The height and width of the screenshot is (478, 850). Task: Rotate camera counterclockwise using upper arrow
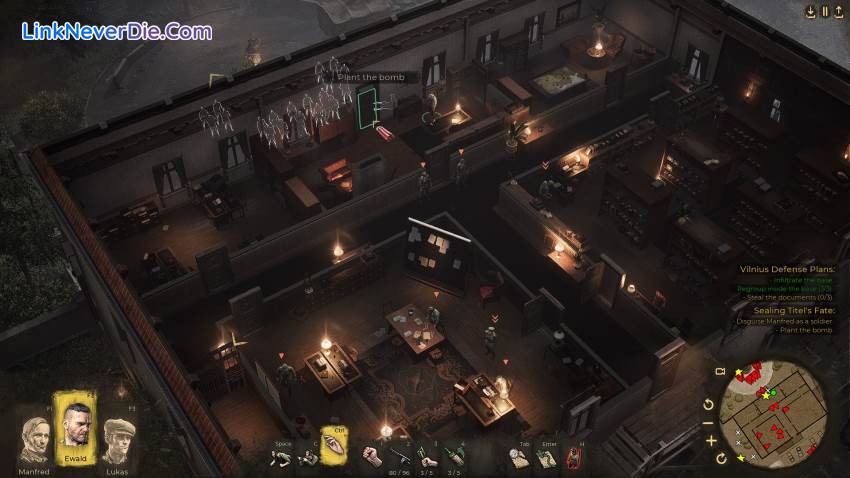click(x=709, y=404)
